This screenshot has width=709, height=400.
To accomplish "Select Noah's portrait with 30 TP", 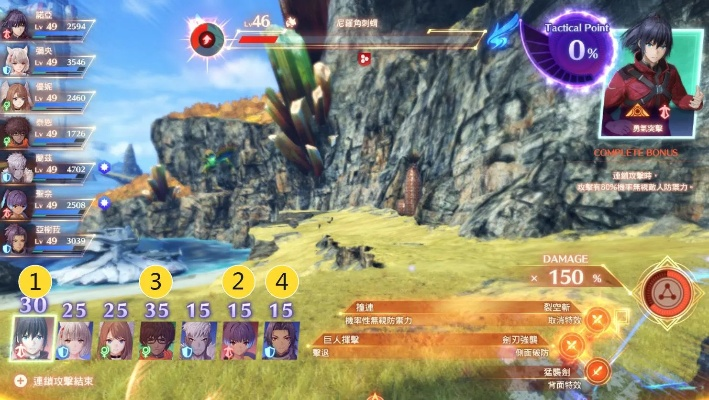I will tap(30, 337).
